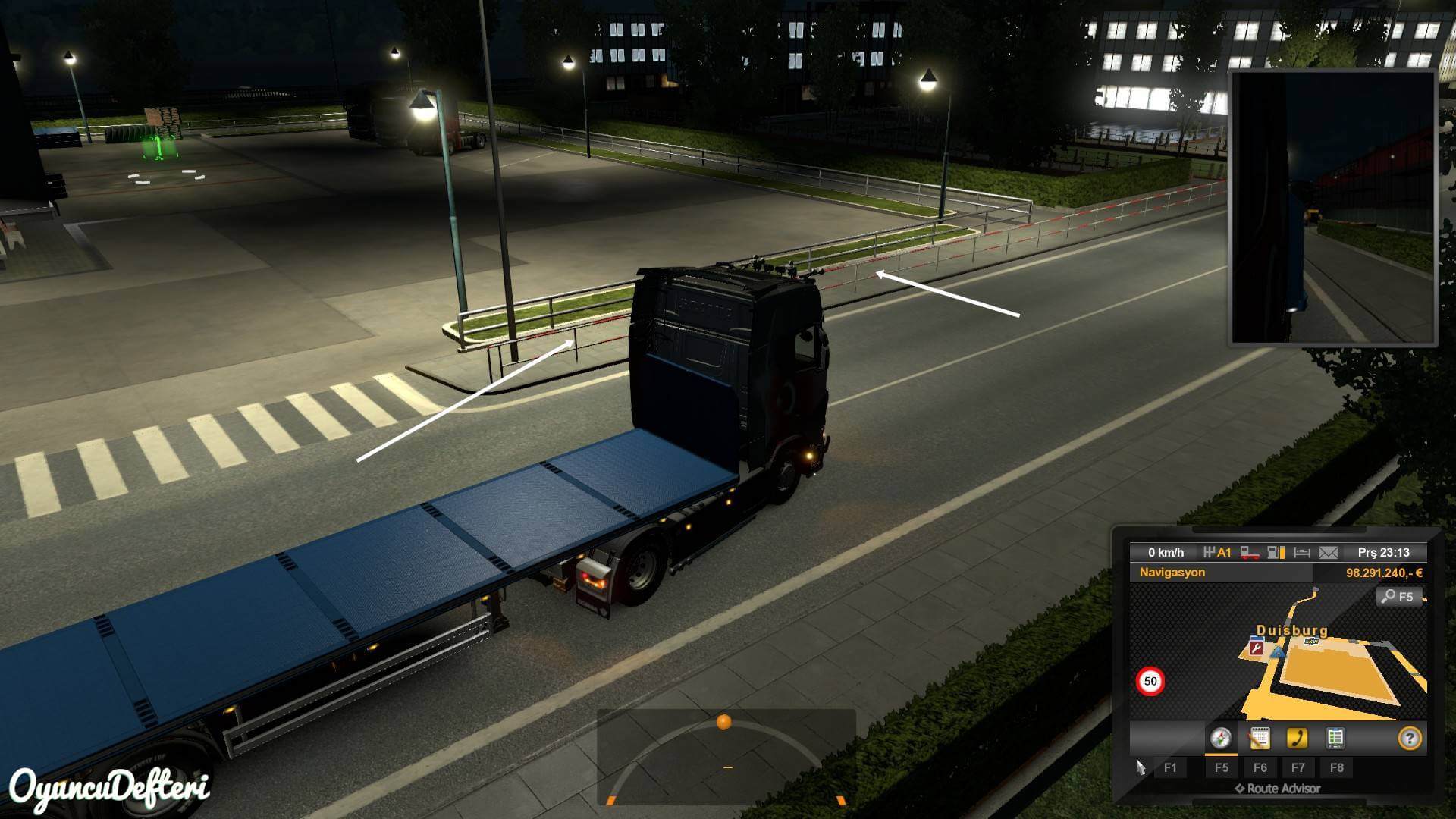Open the question mark help button

[x=1409, y=738]
